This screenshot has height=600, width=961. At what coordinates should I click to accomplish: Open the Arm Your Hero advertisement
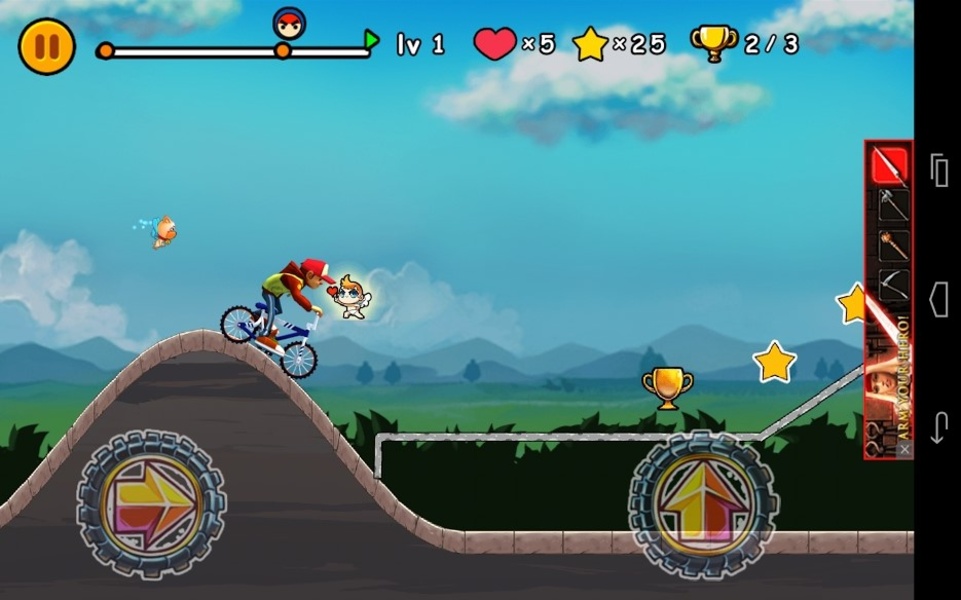coord(888,300)
